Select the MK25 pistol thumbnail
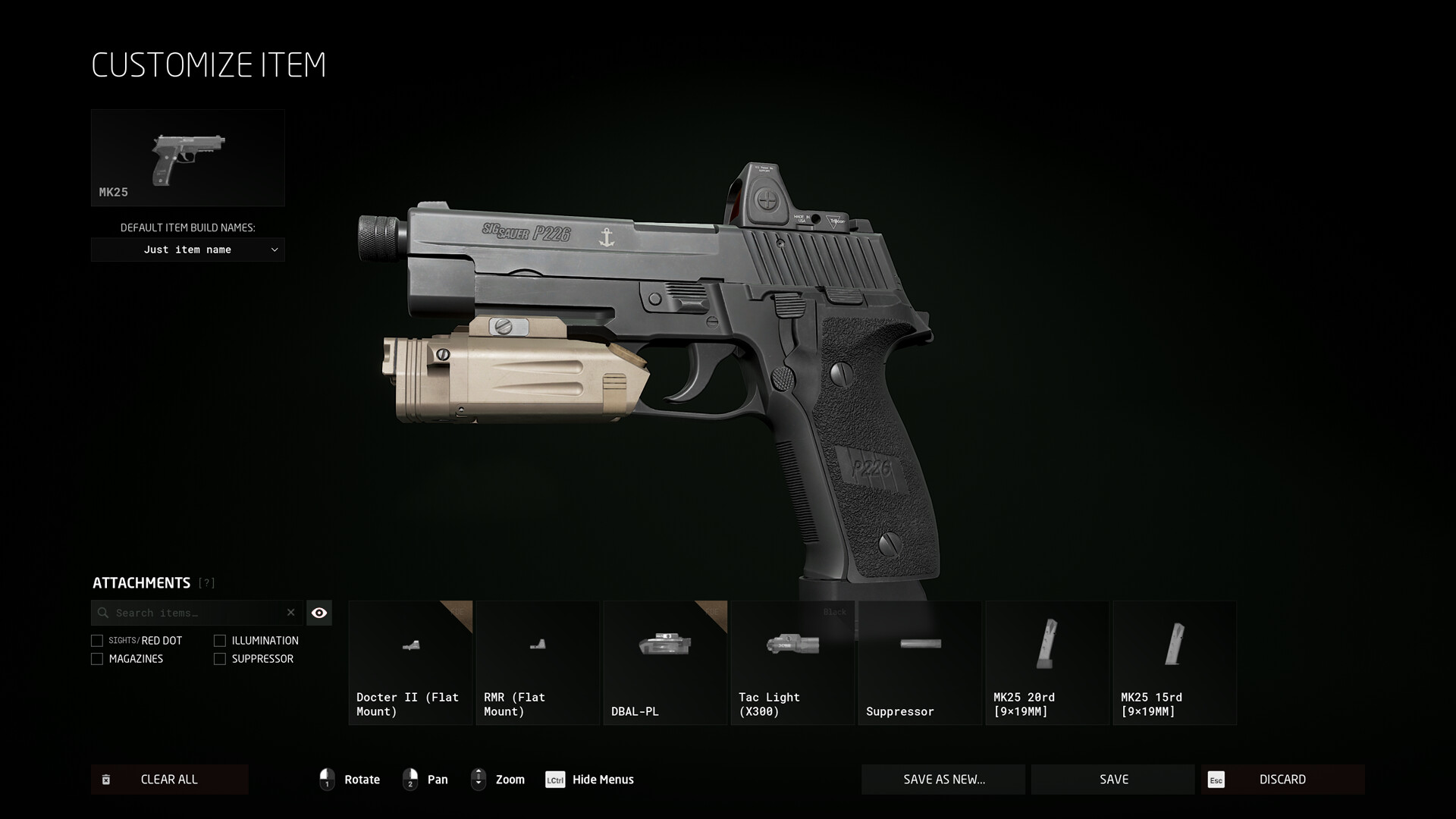The height and width of the screenshot is (819, 1456). click(188, 158)
